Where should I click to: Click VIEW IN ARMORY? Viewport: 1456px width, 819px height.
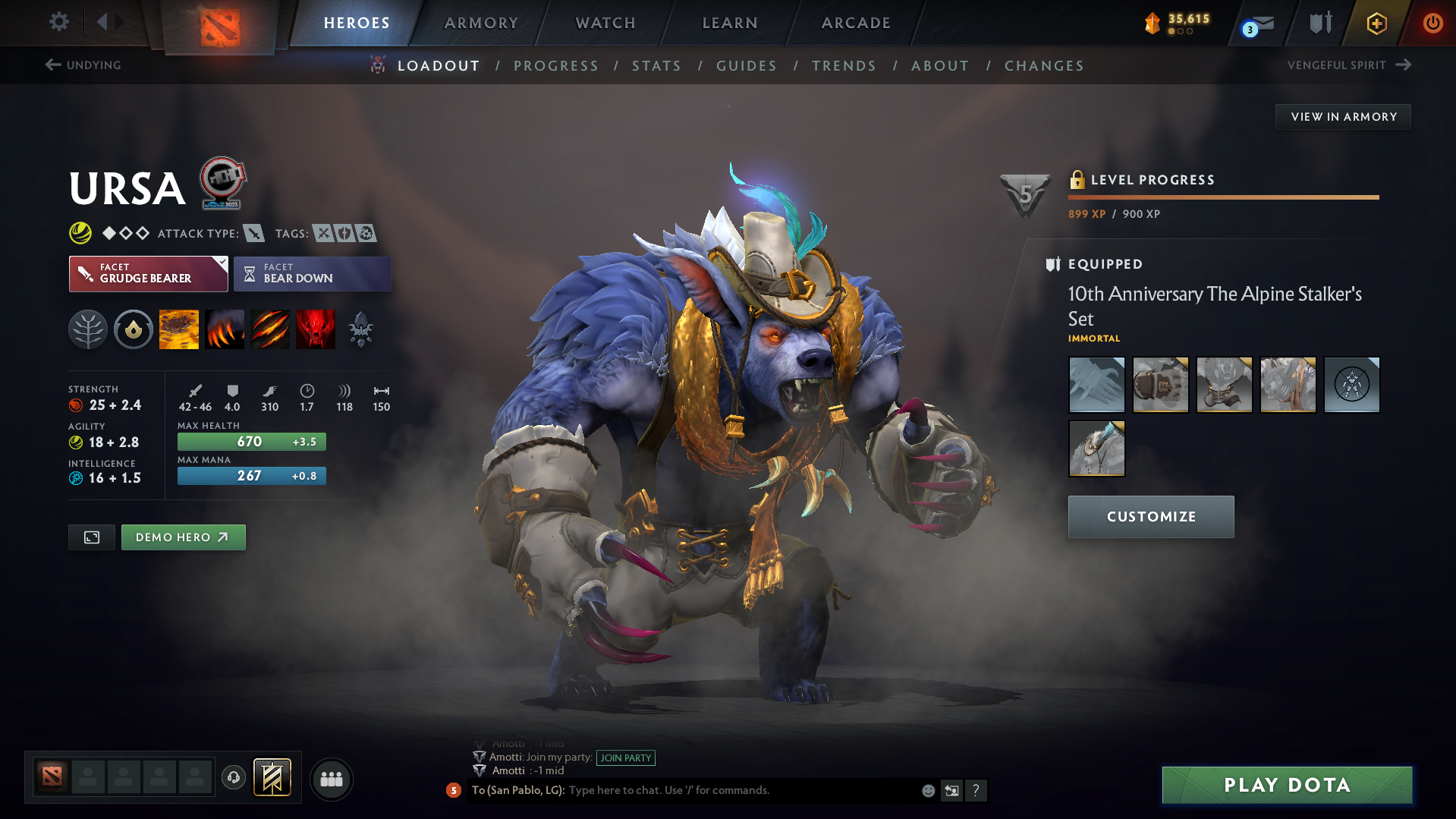(x=1342, y=116)
